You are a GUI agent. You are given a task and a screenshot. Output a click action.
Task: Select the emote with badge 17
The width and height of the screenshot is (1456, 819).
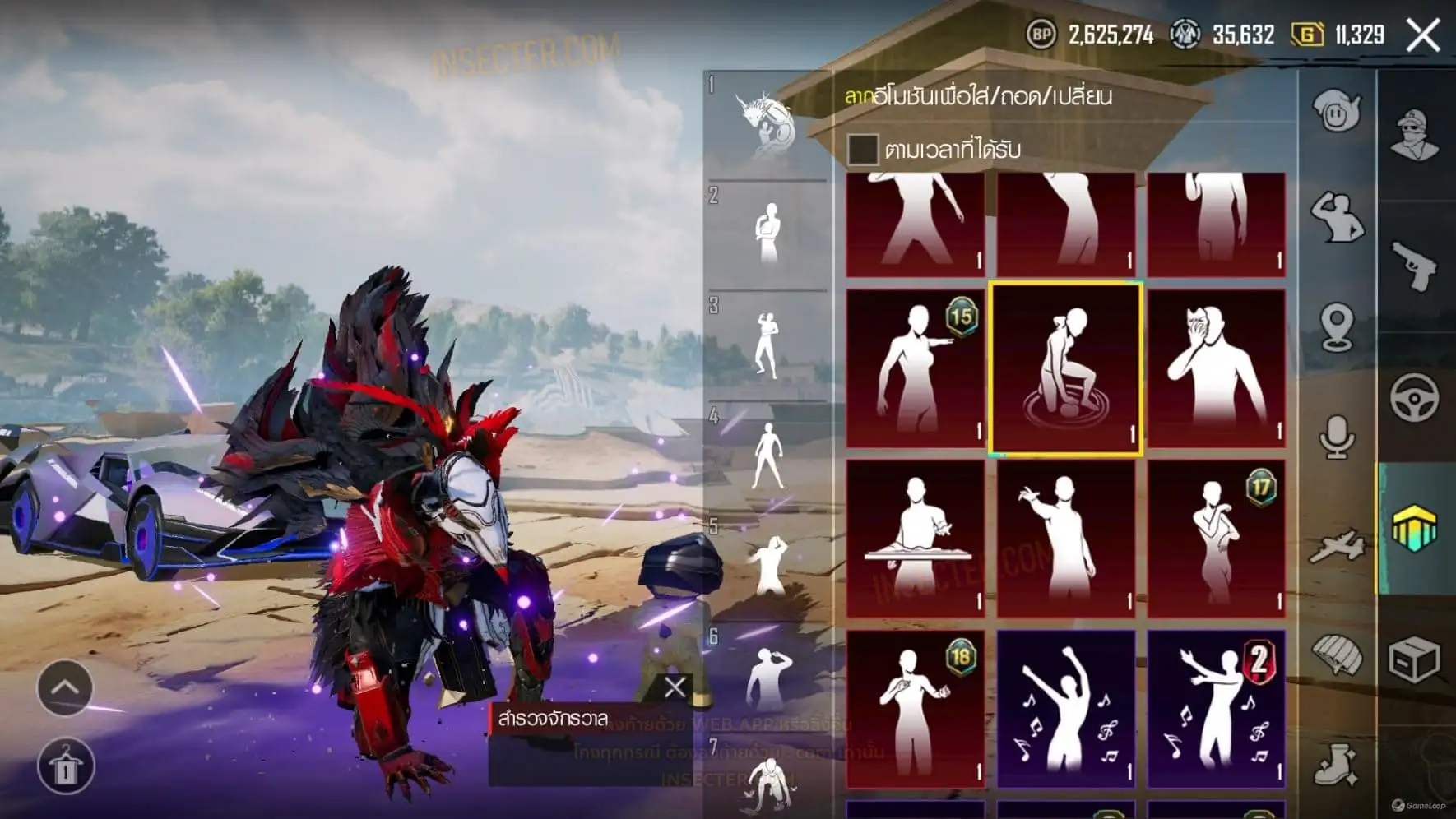(1216, 539)
